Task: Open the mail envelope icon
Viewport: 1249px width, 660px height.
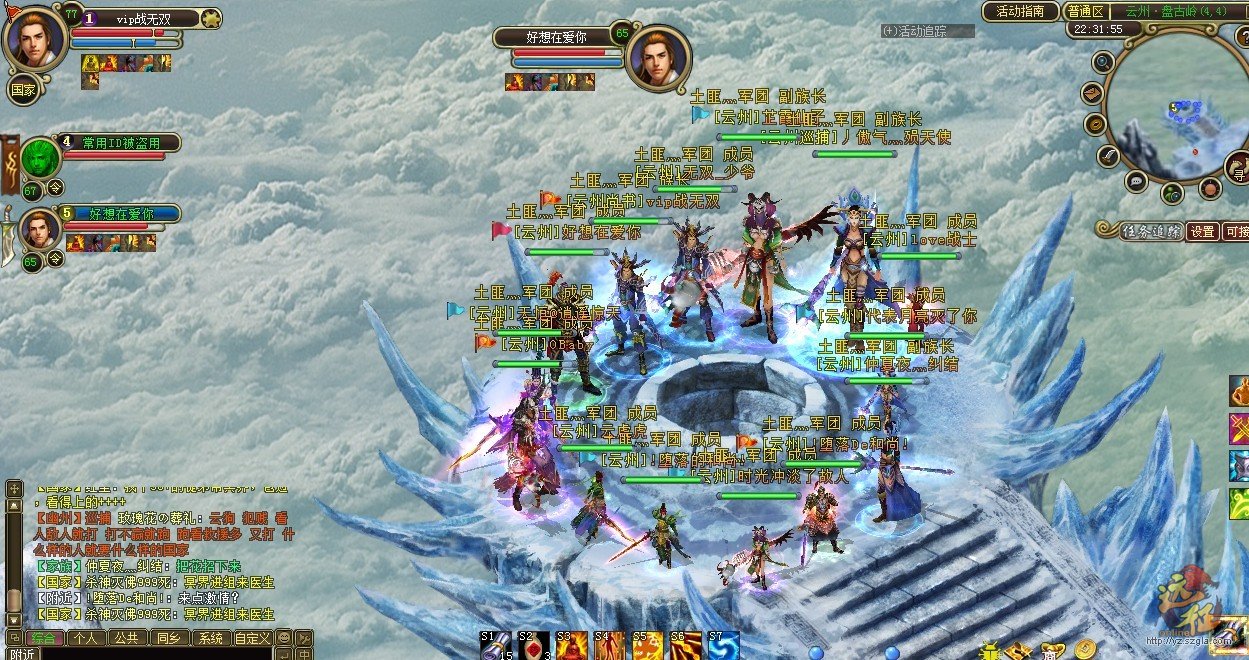Action: [x=1091, y=94]
